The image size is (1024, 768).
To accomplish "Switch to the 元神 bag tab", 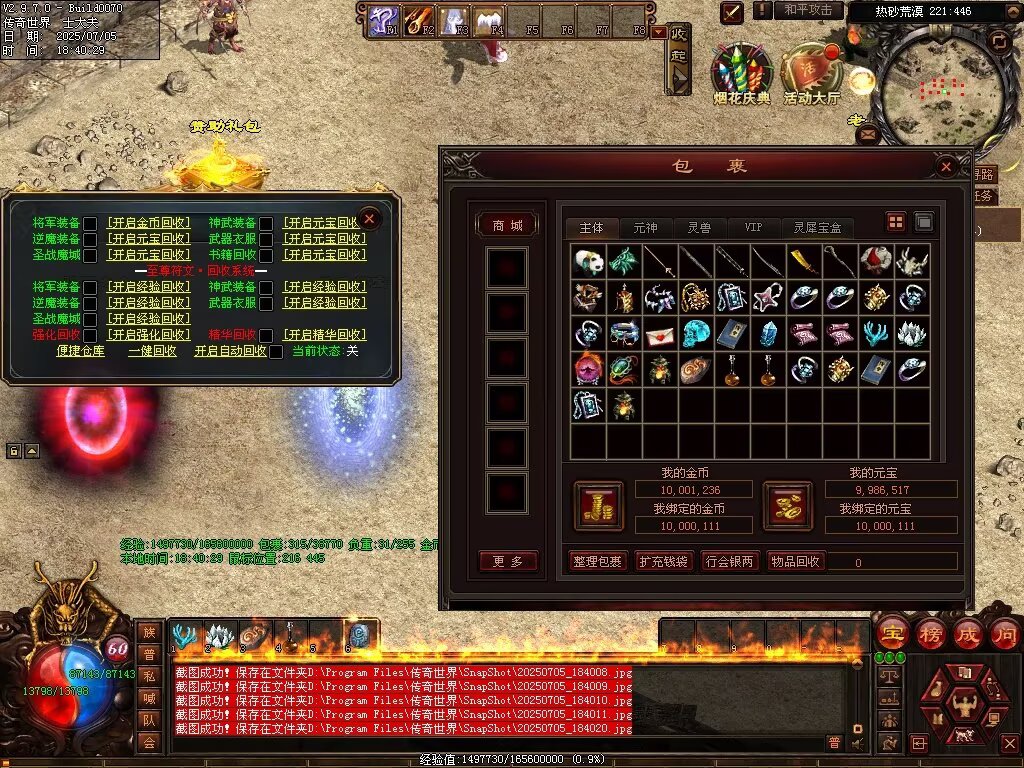I will coord(645,228).
